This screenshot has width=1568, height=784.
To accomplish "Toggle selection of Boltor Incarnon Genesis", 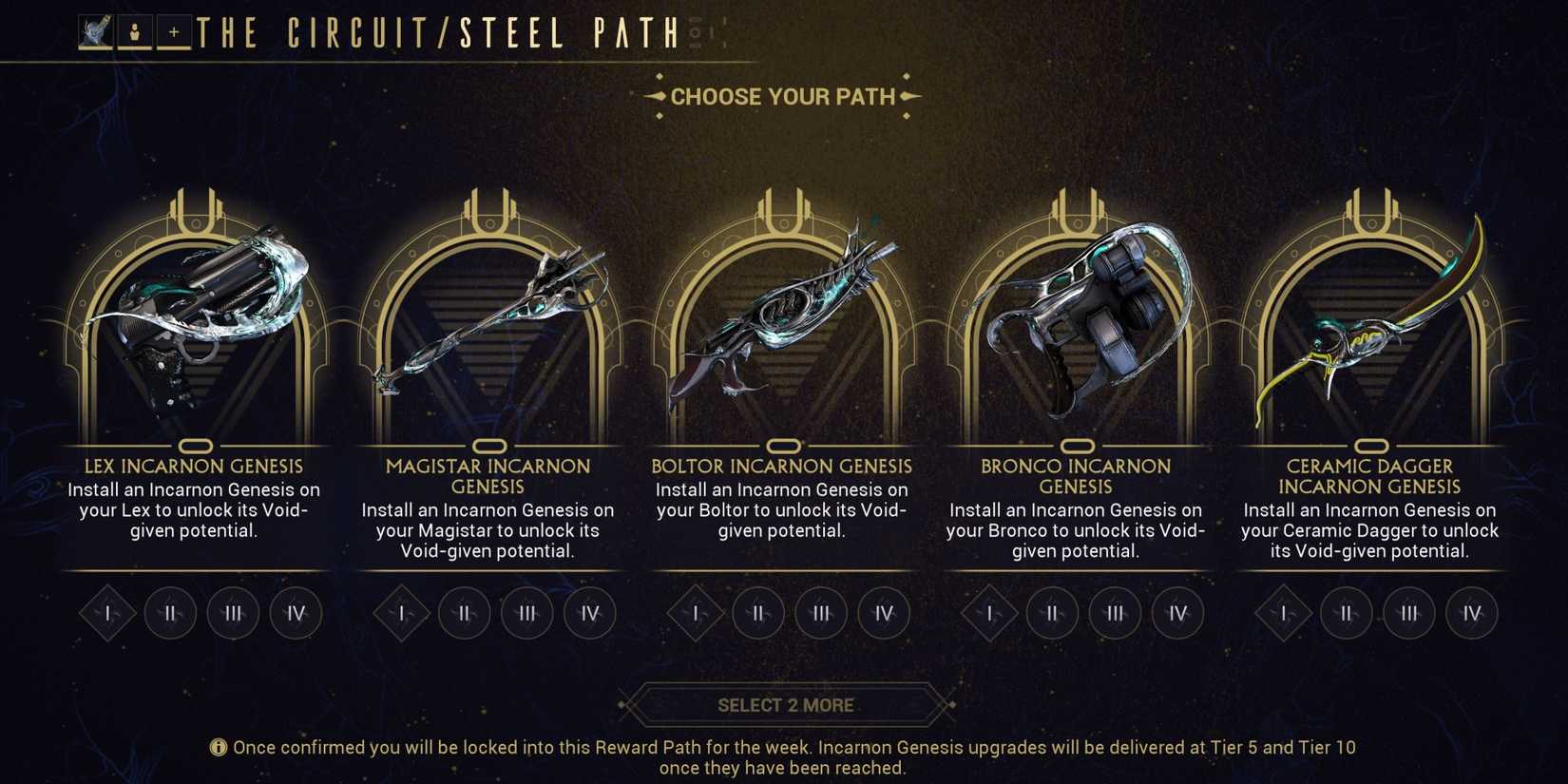I will point(784,445).
